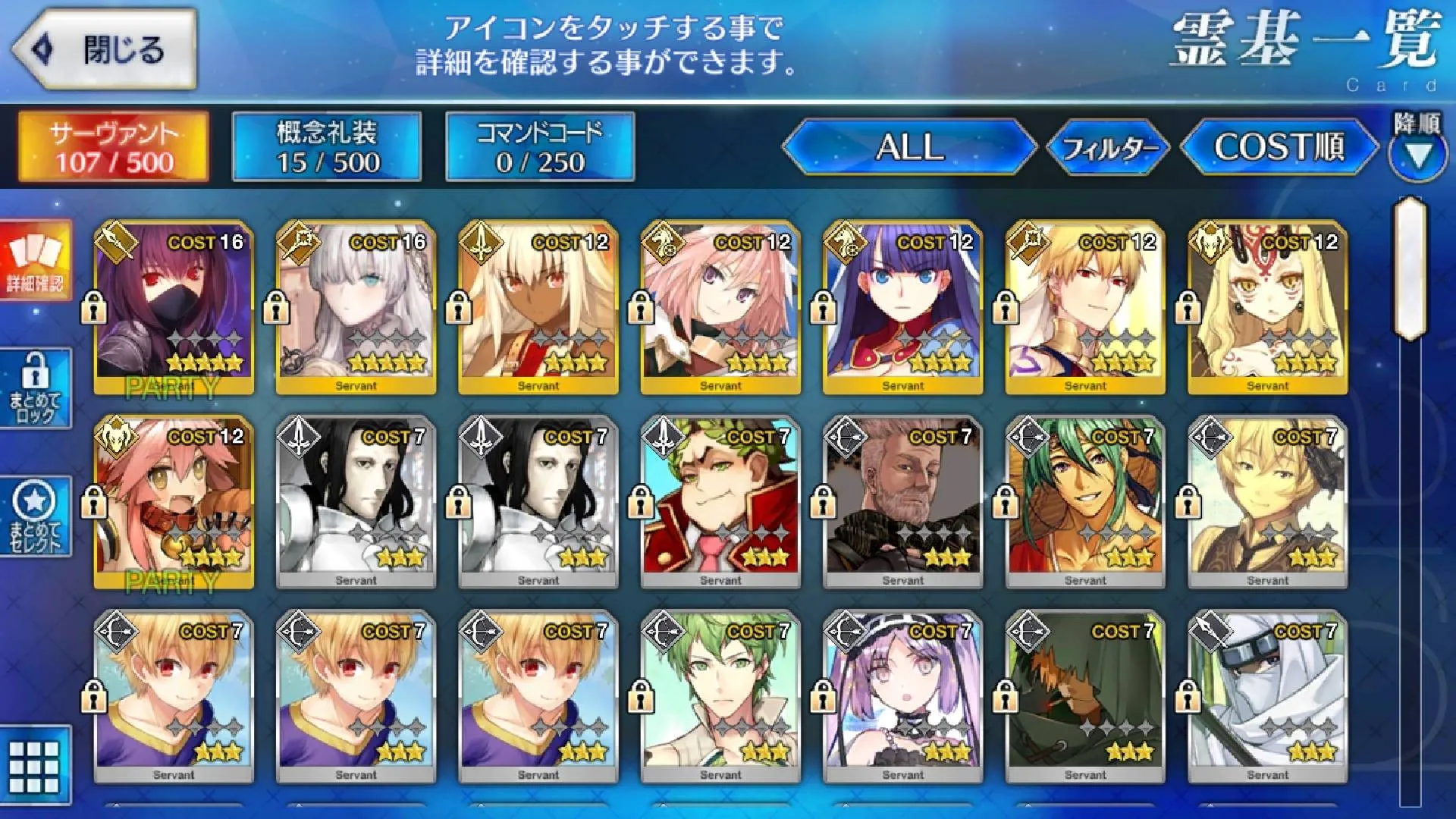Choose the まとめてセレクト bulk select button

pos(35,517)
